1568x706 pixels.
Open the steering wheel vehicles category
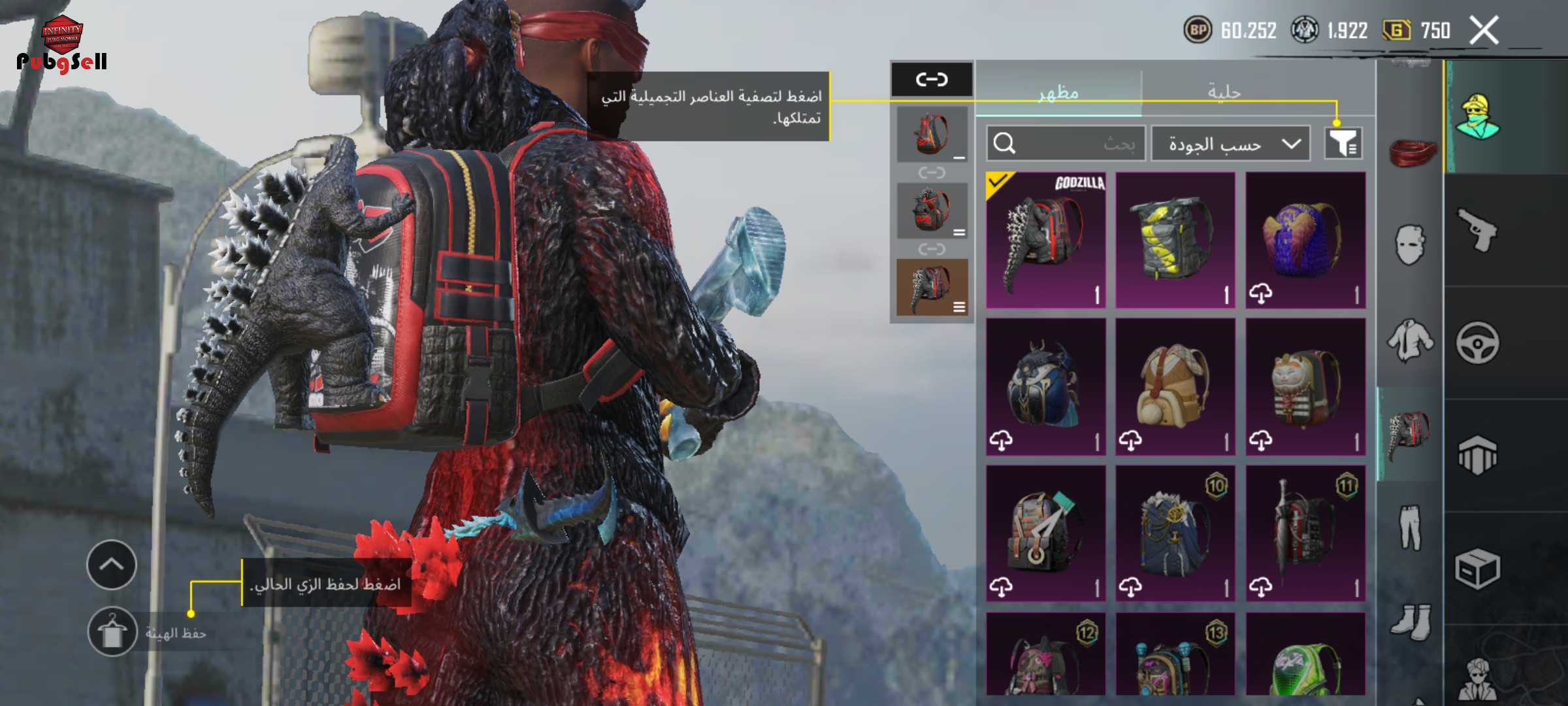point(1477,343)
